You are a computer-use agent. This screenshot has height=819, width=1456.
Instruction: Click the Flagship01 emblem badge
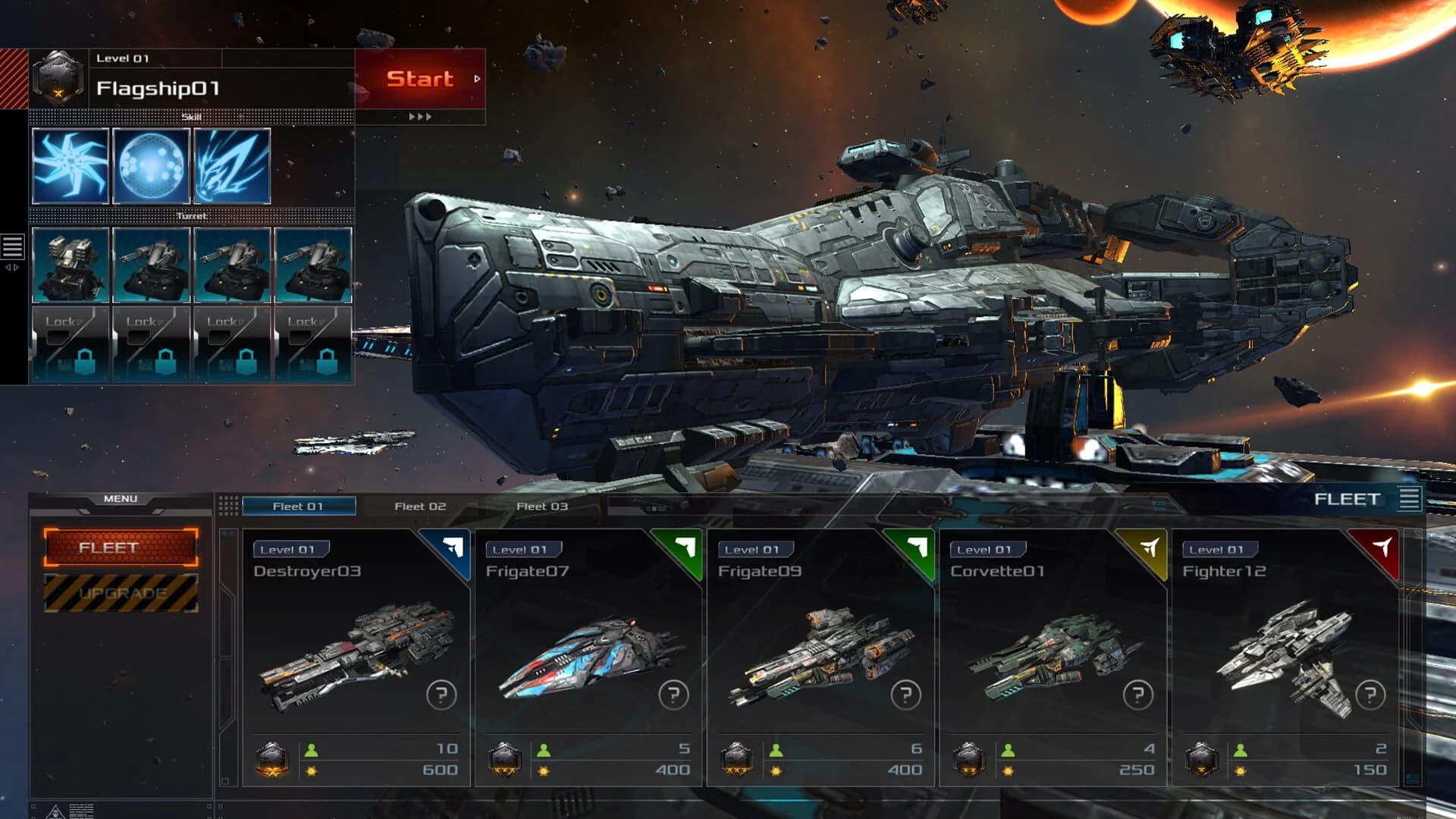pyautogui.click(x=58, y=78)
